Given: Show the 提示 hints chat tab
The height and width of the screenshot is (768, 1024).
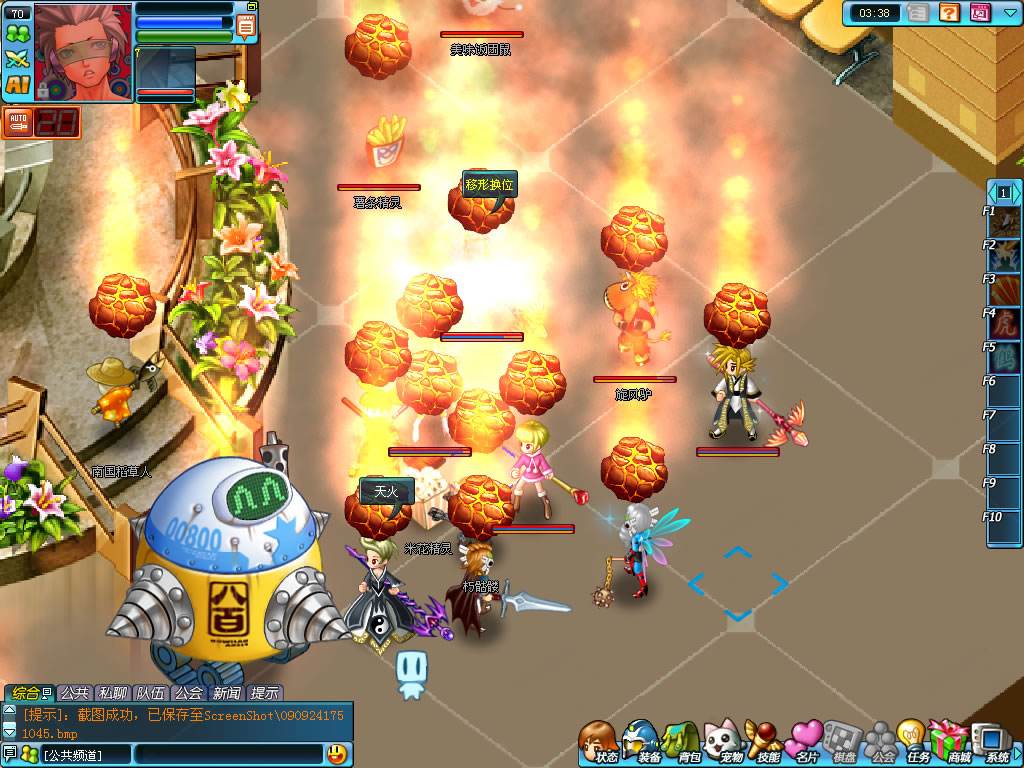Looking at the screenshot, I should point(264,693).
